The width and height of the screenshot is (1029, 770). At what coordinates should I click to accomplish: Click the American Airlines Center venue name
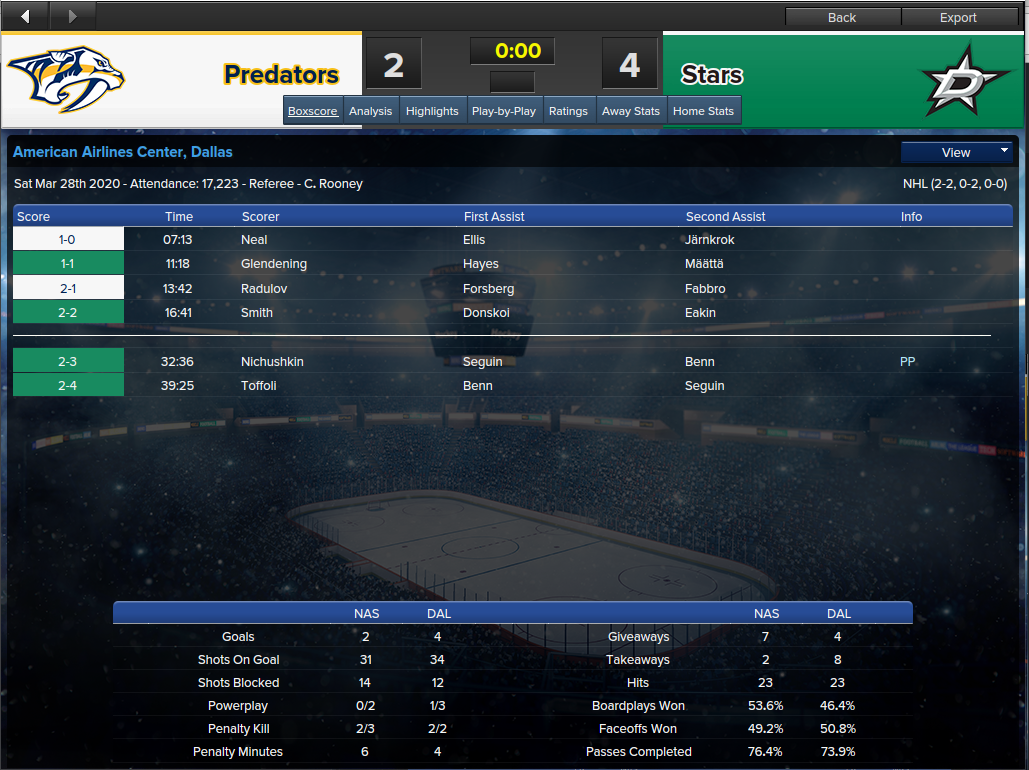tap(123, 152)
